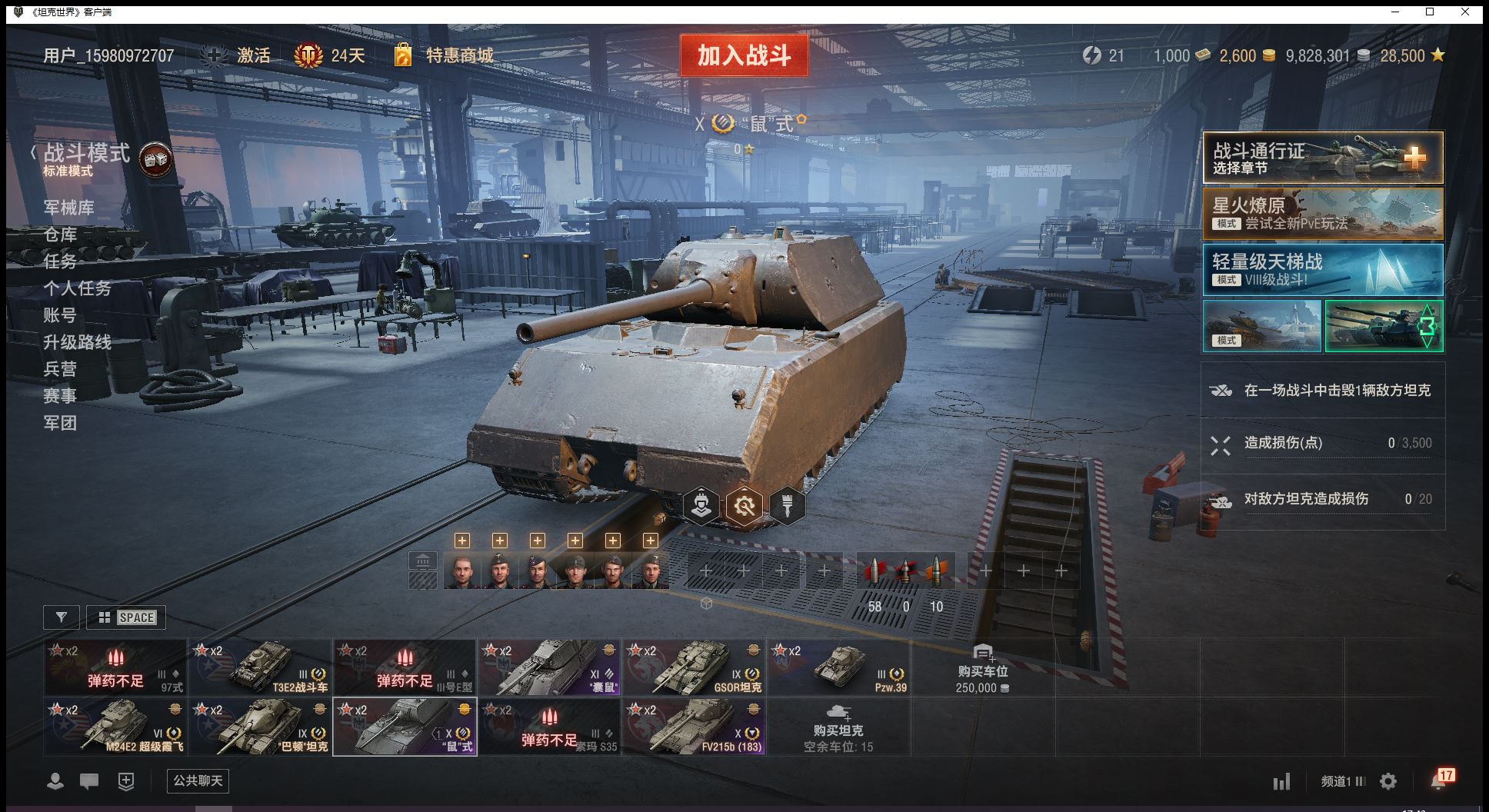Close the game client window
Image resolution: width=1489 pixels, height=812 pixels.
[x=1465, y=12]
